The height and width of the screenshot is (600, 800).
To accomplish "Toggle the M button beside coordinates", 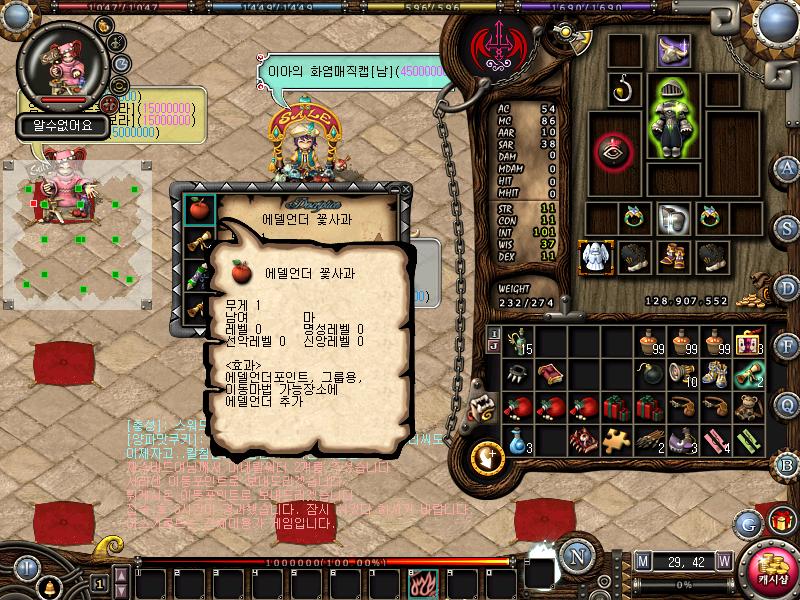I will [642, 559].
